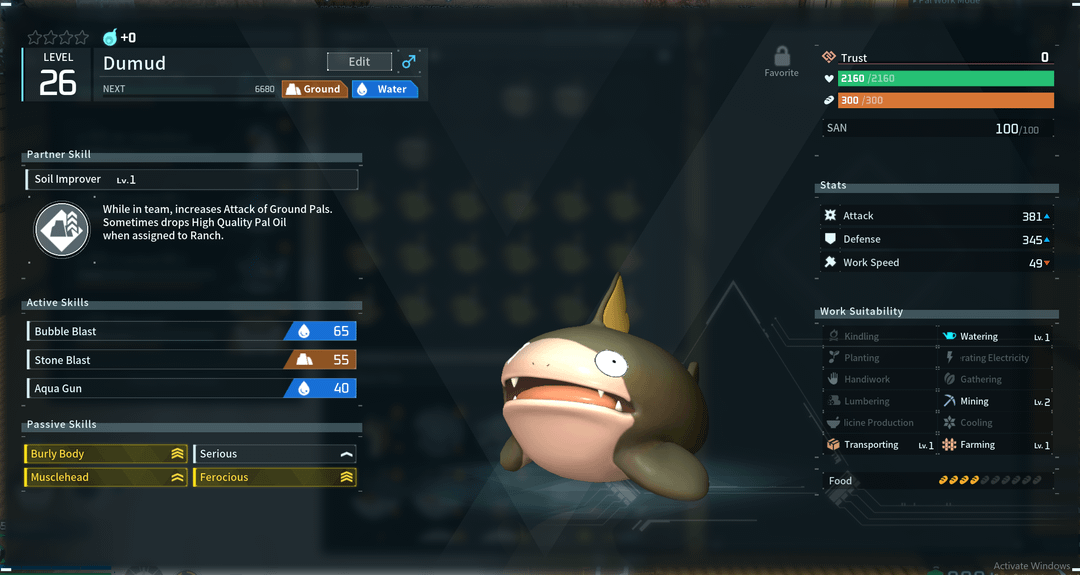View the Ferocious passive skill

tap(275, 477)
